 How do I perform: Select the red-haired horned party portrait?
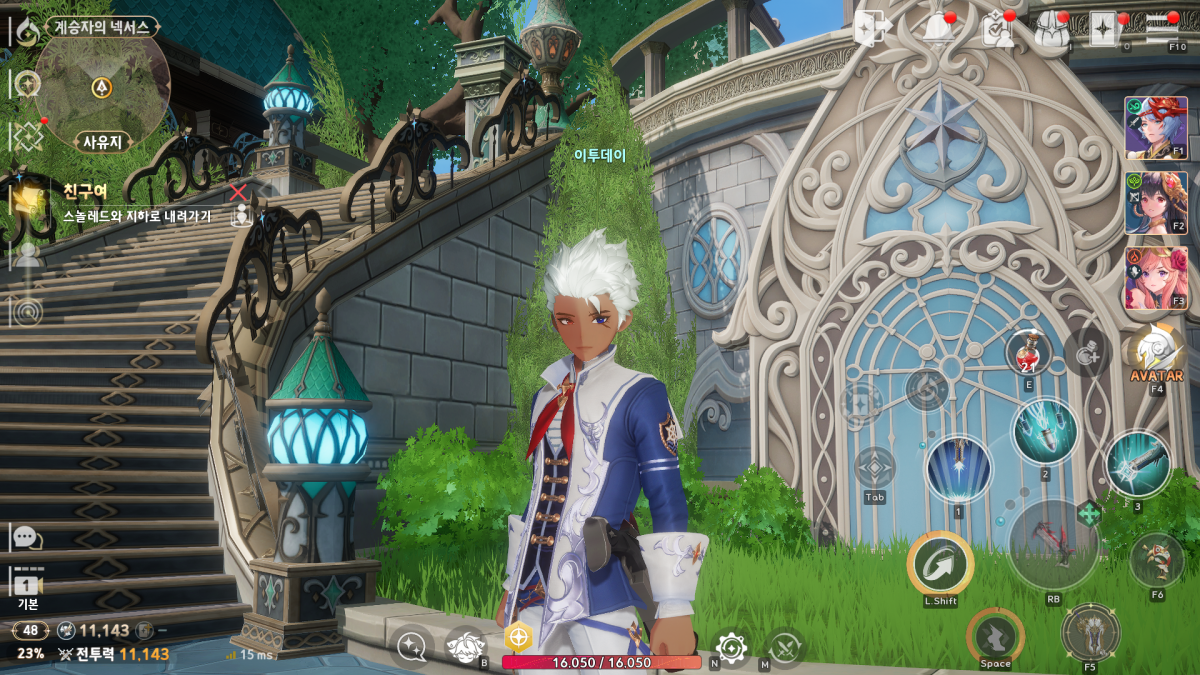click(x=1156, y=128)
